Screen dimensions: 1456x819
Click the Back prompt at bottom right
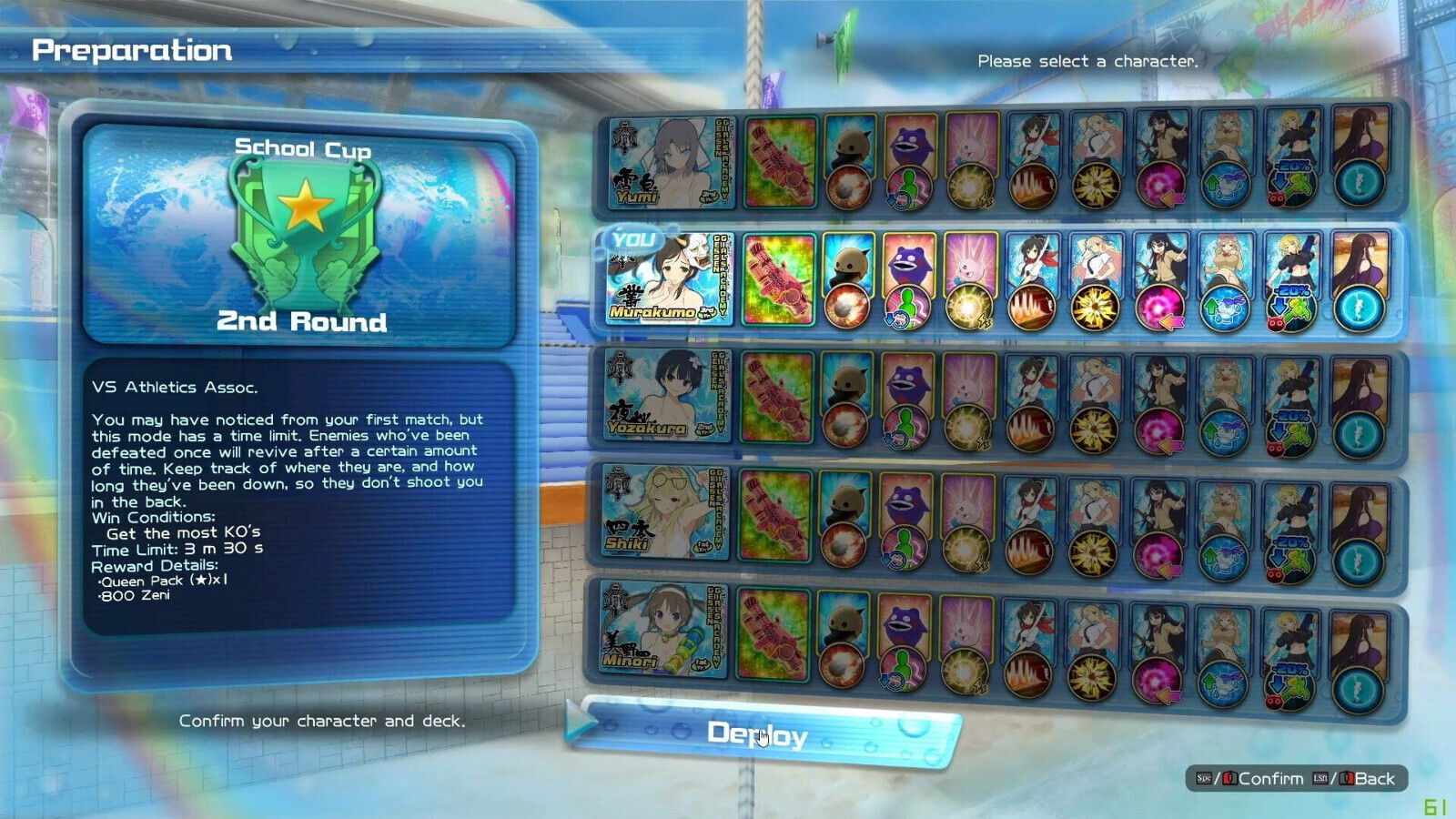point(1374,779)
